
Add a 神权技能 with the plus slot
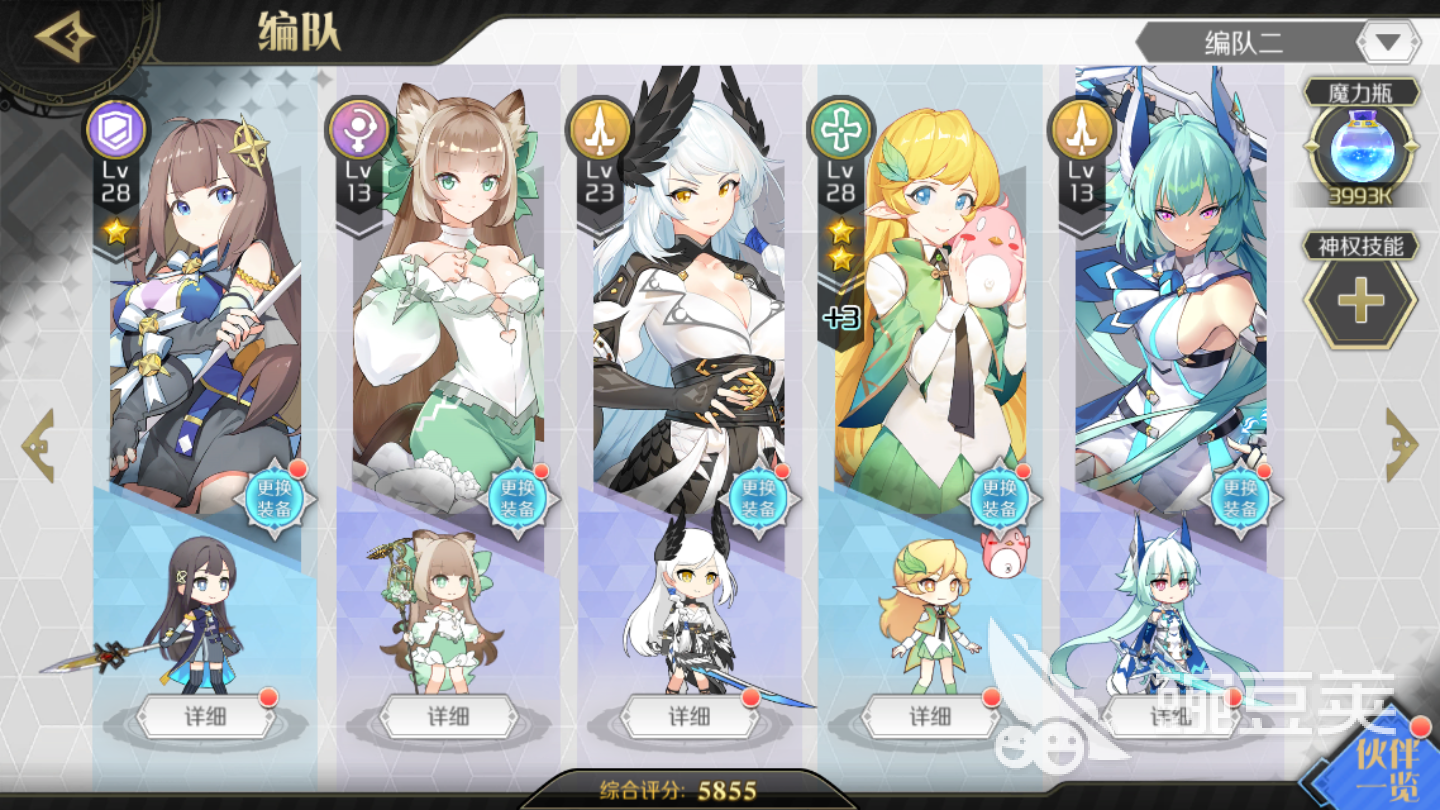(x=1360, y=302)
